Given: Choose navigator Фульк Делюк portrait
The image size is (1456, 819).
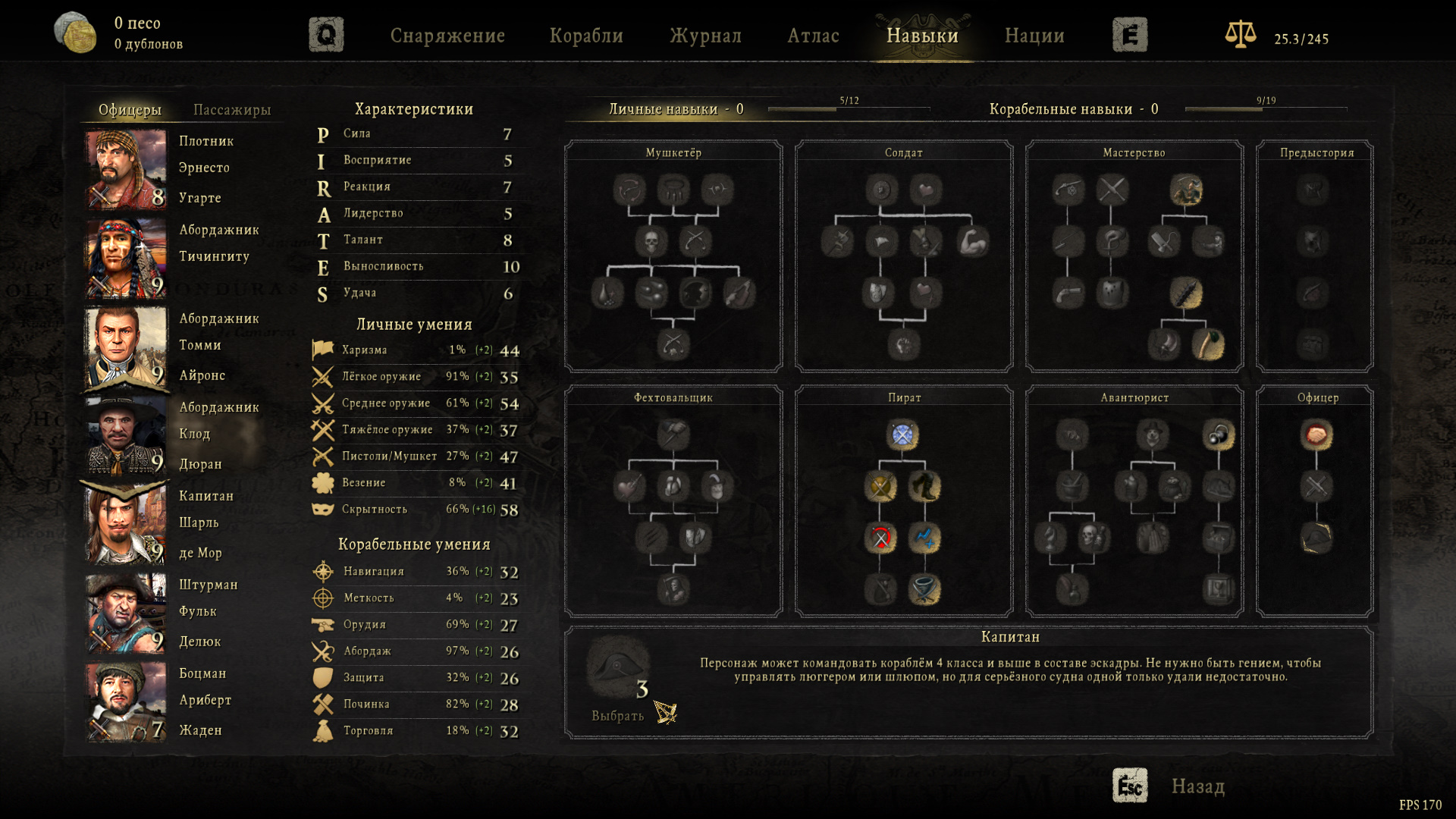Looking at the screenshot, I should 126,613.
